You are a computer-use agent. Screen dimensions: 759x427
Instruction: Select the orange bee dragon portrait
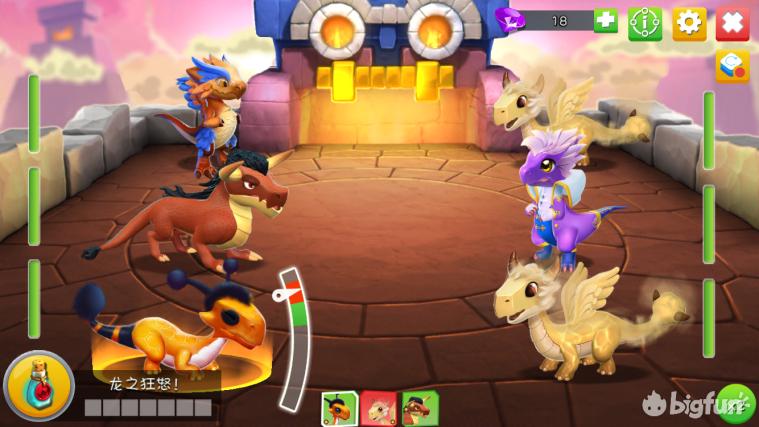[339, 408]
